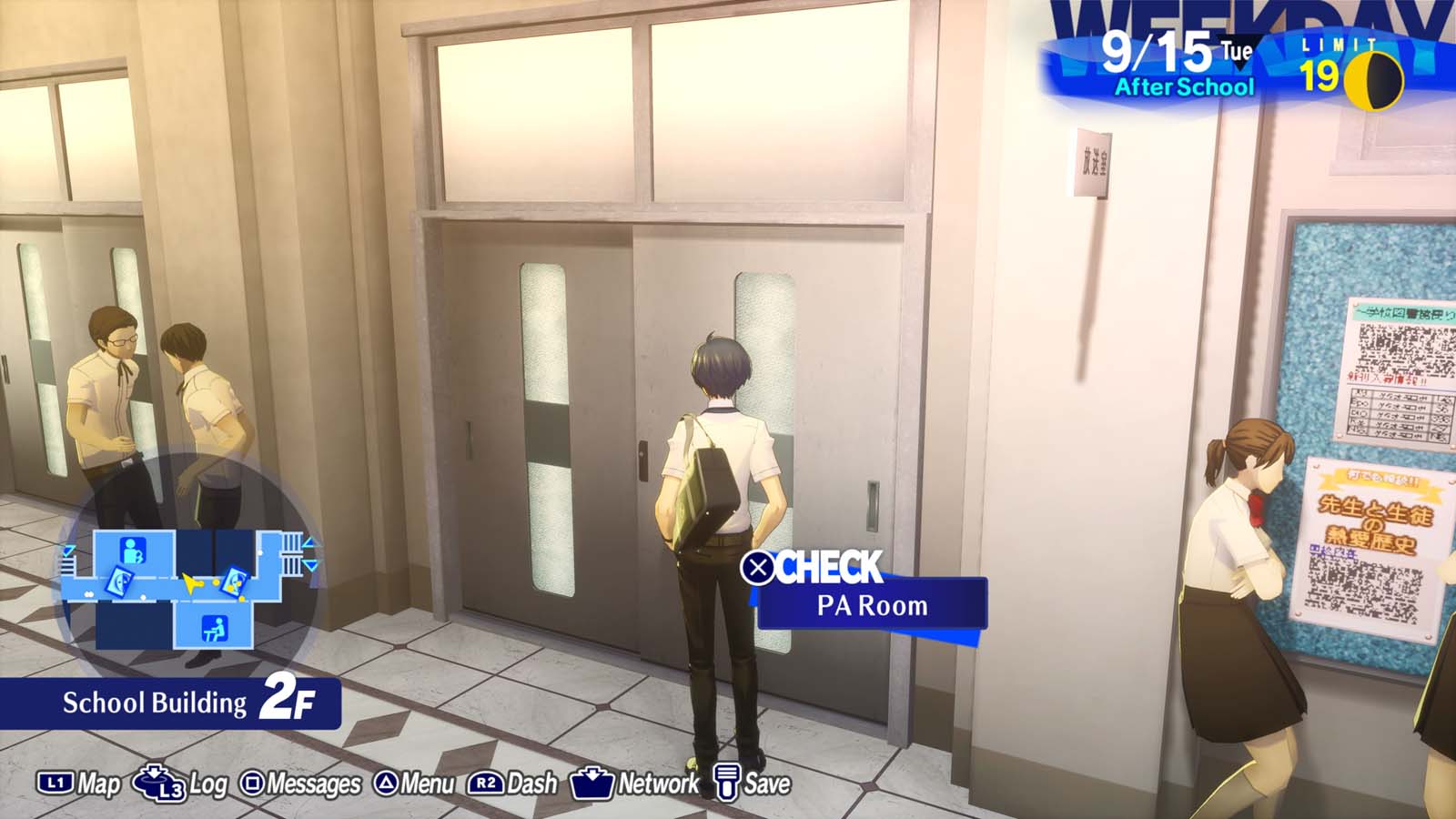
Task: Click the yellow player arrow on the minimap
Action: [191, 583]
